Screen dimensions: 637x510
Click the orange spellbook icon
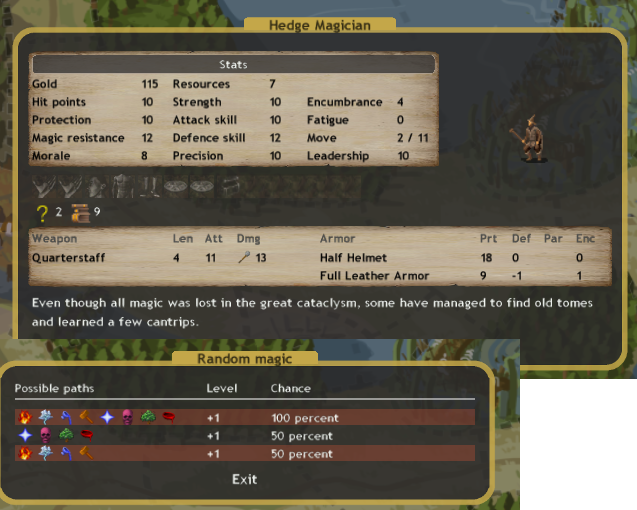tap(81, 212)
